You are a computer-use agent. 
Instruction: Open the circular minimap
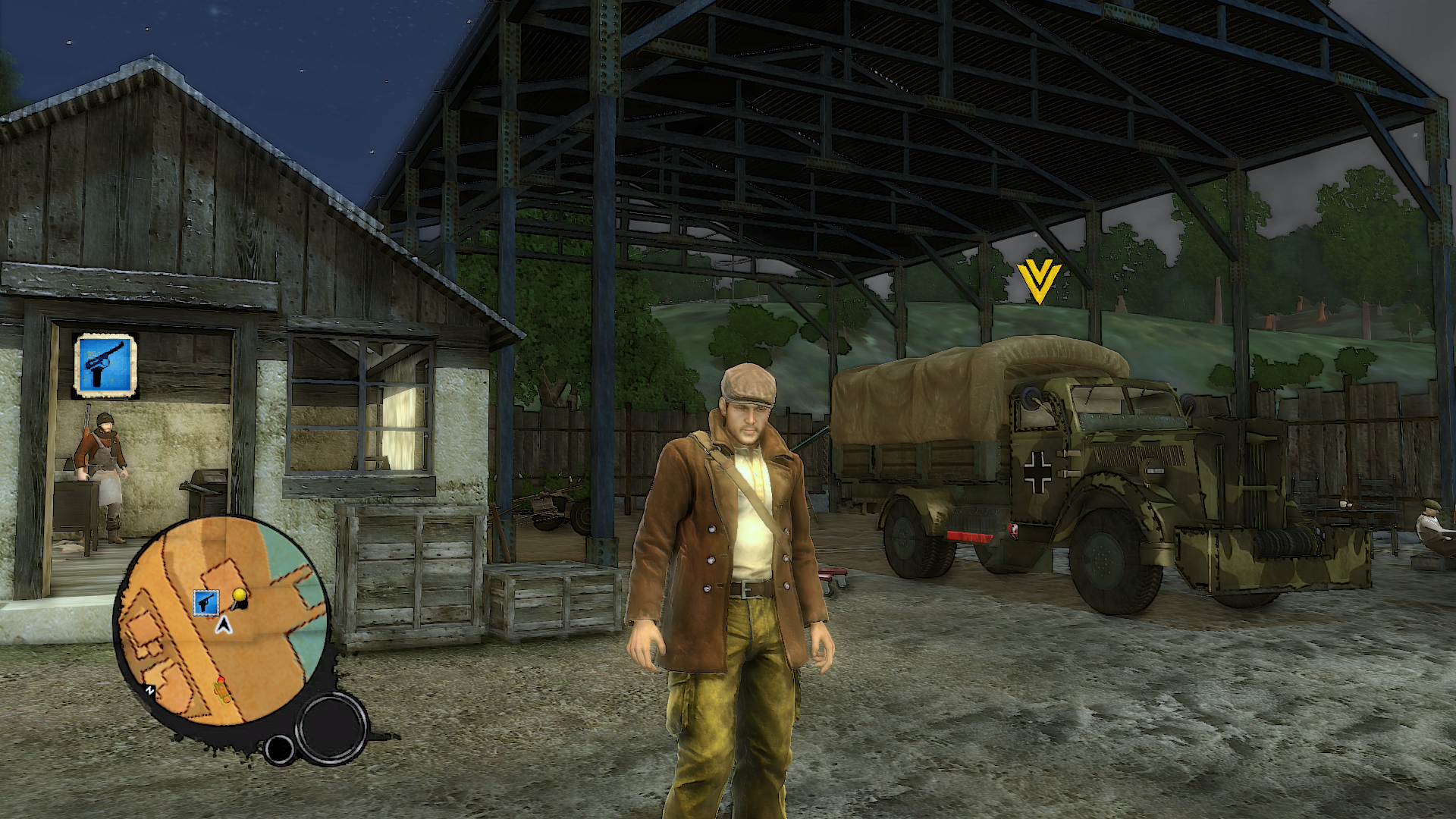click(222, 622)
